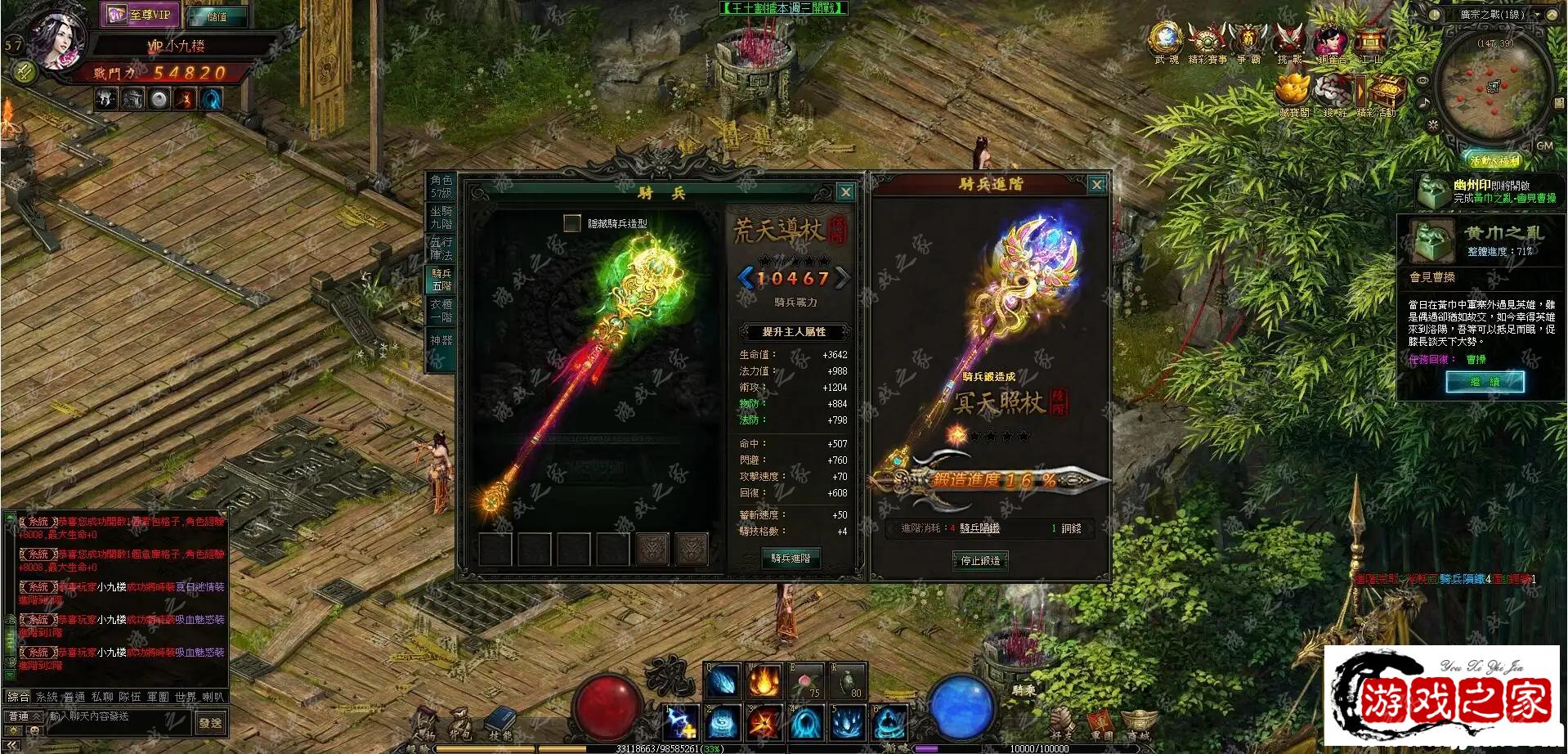Screen dimensions: 1568x754
Task: Switch chat to the 世界 channel tab
Action: 185,697
